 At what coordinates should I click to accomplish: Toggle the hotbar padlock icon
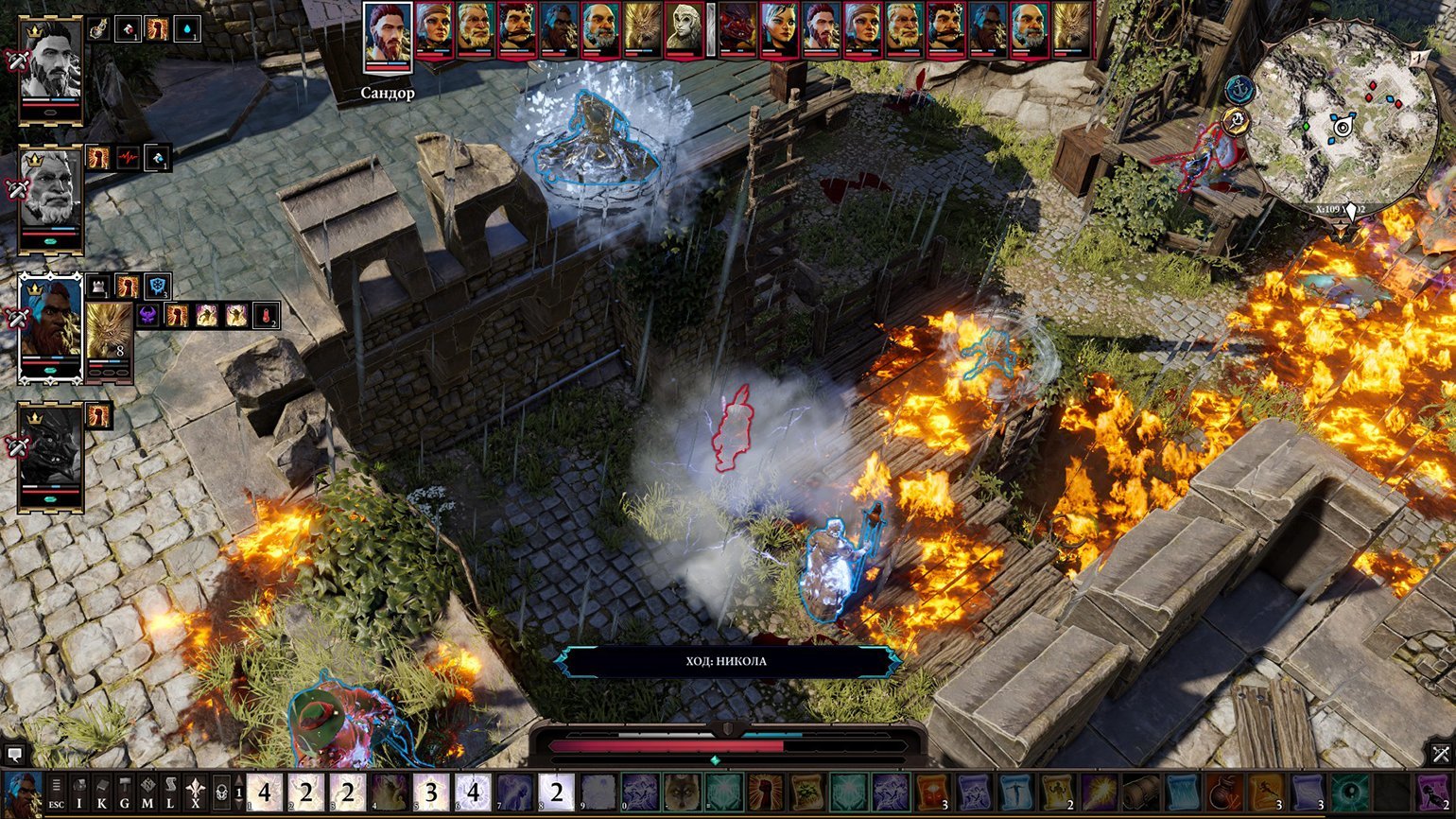221,793
